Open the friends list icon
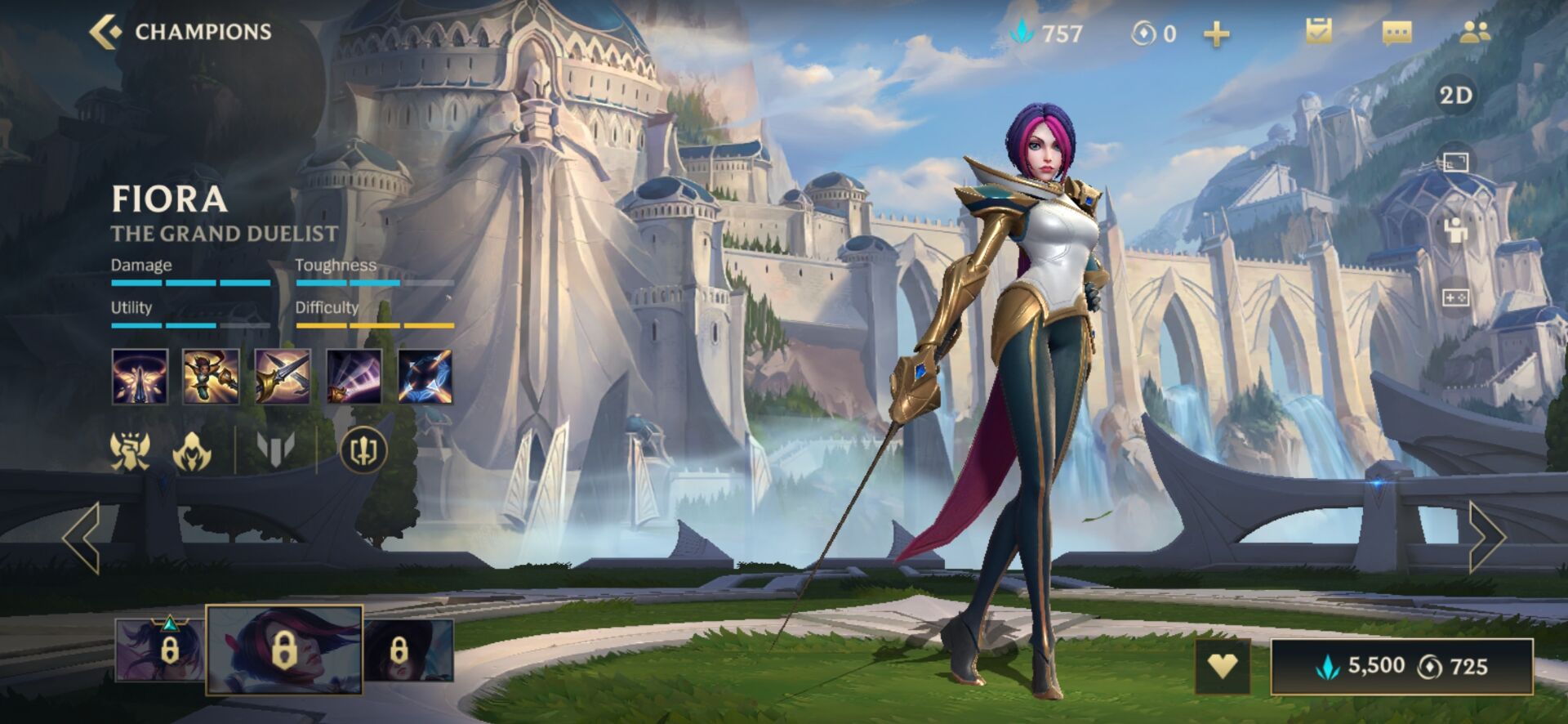The width and height of the screenshot is (1568, 724). pyautogui.click(x=1475, y=32)
